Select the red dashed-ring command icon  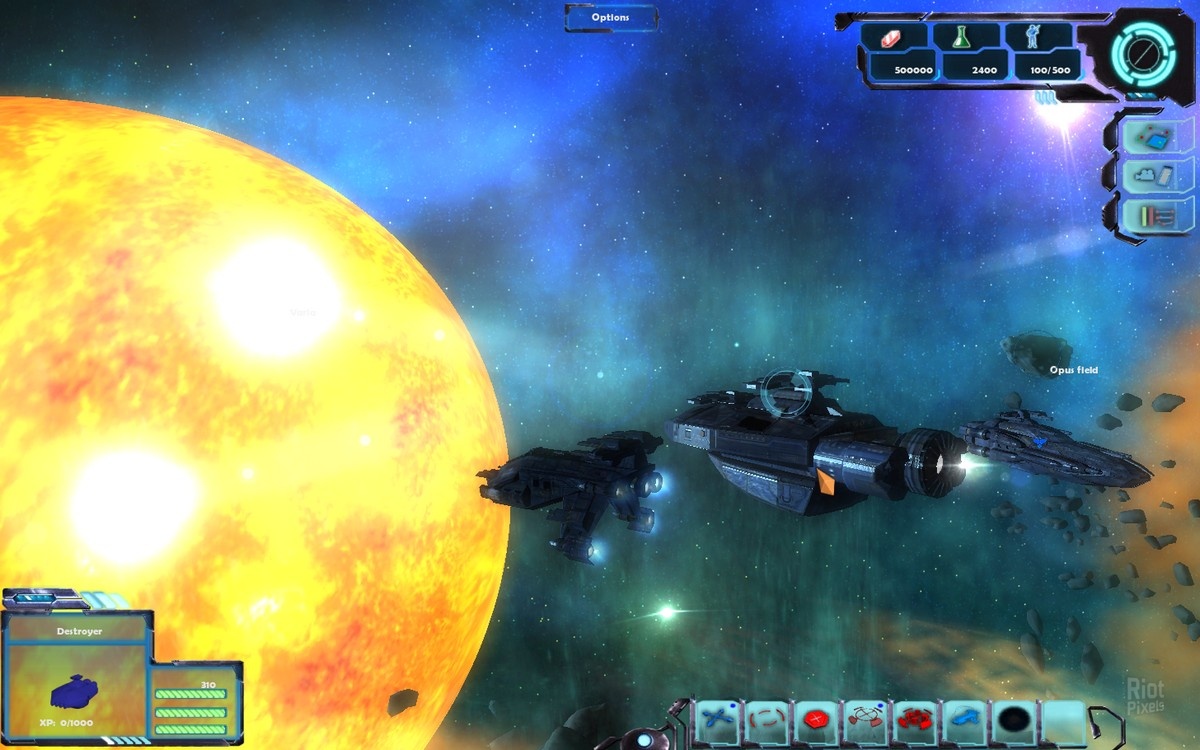(x=765, y=718)
